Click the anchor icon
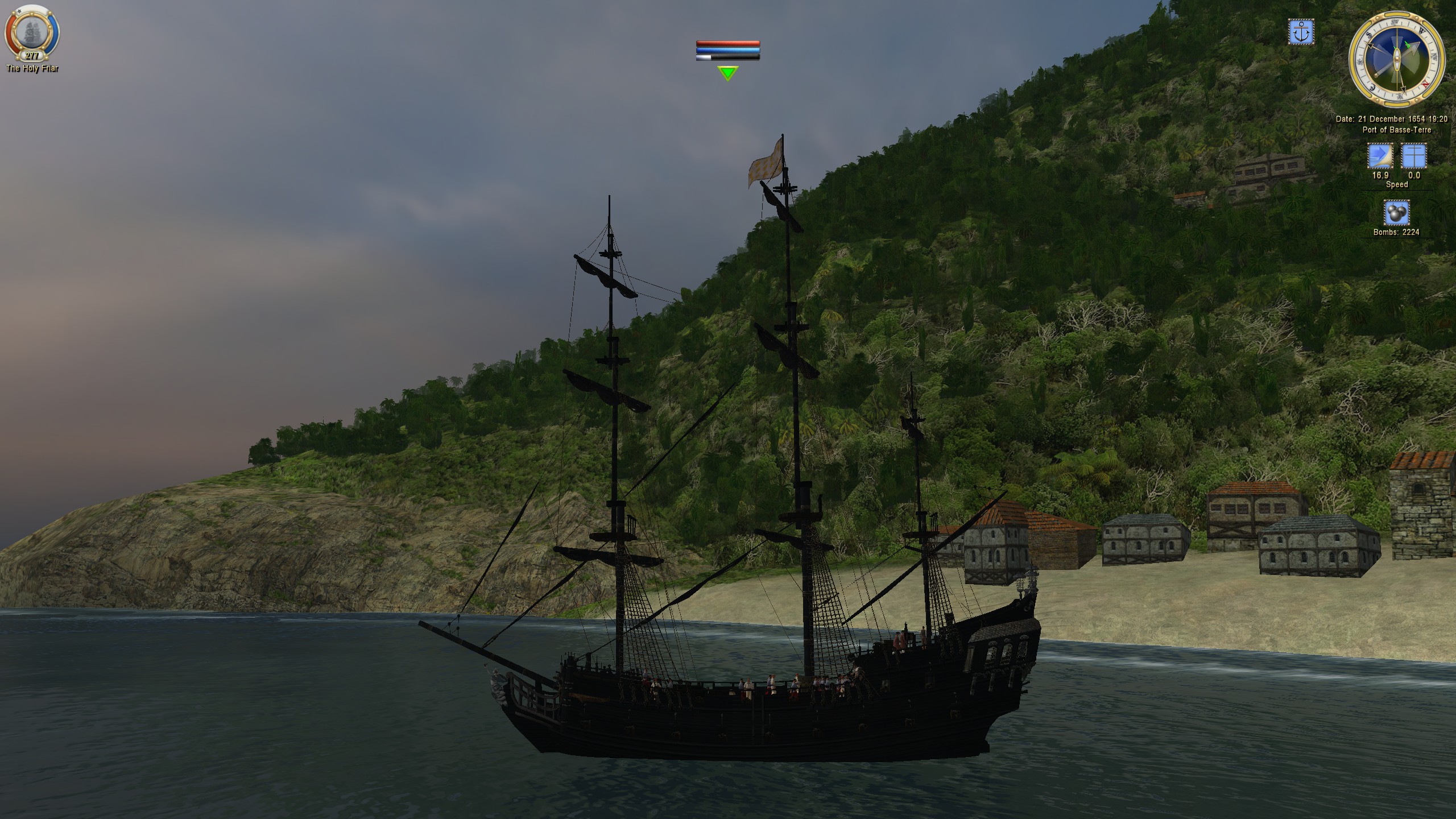Image resolution: width=1456 pixels, height=819 pixels. tap(1301, 32)
